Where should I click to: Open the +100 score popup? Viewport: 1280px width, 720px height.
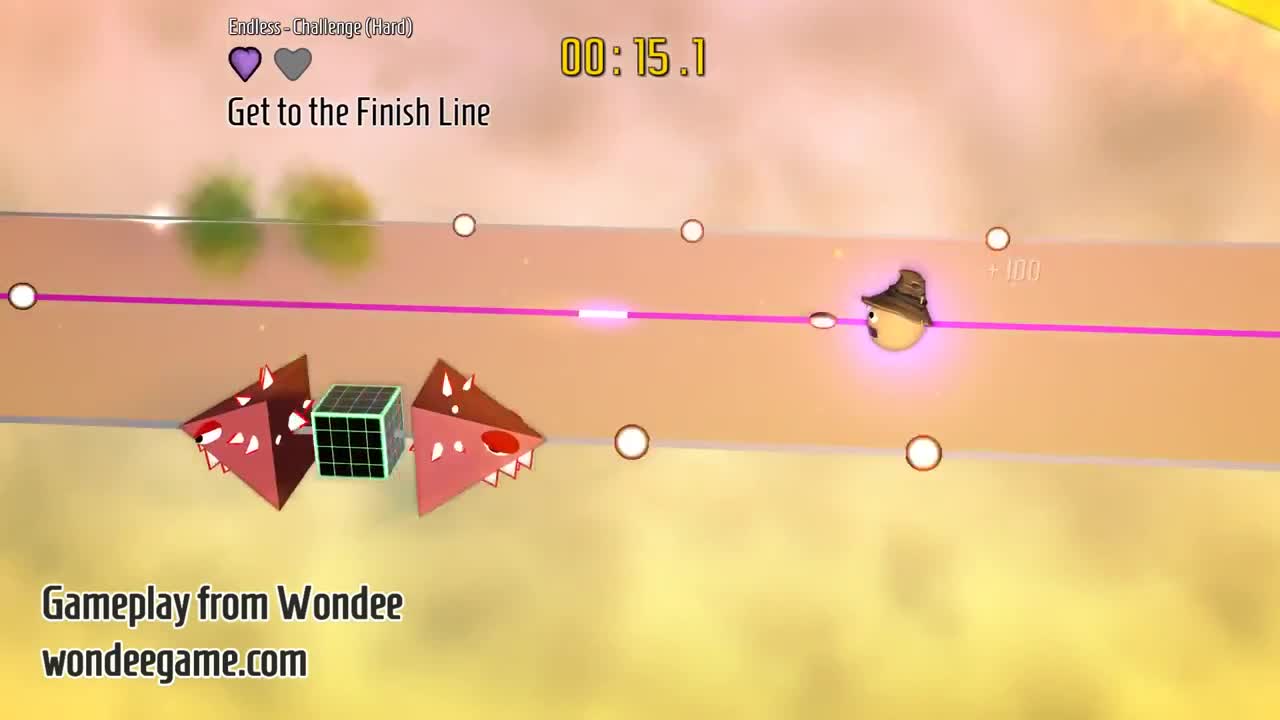click(1010, 270)
